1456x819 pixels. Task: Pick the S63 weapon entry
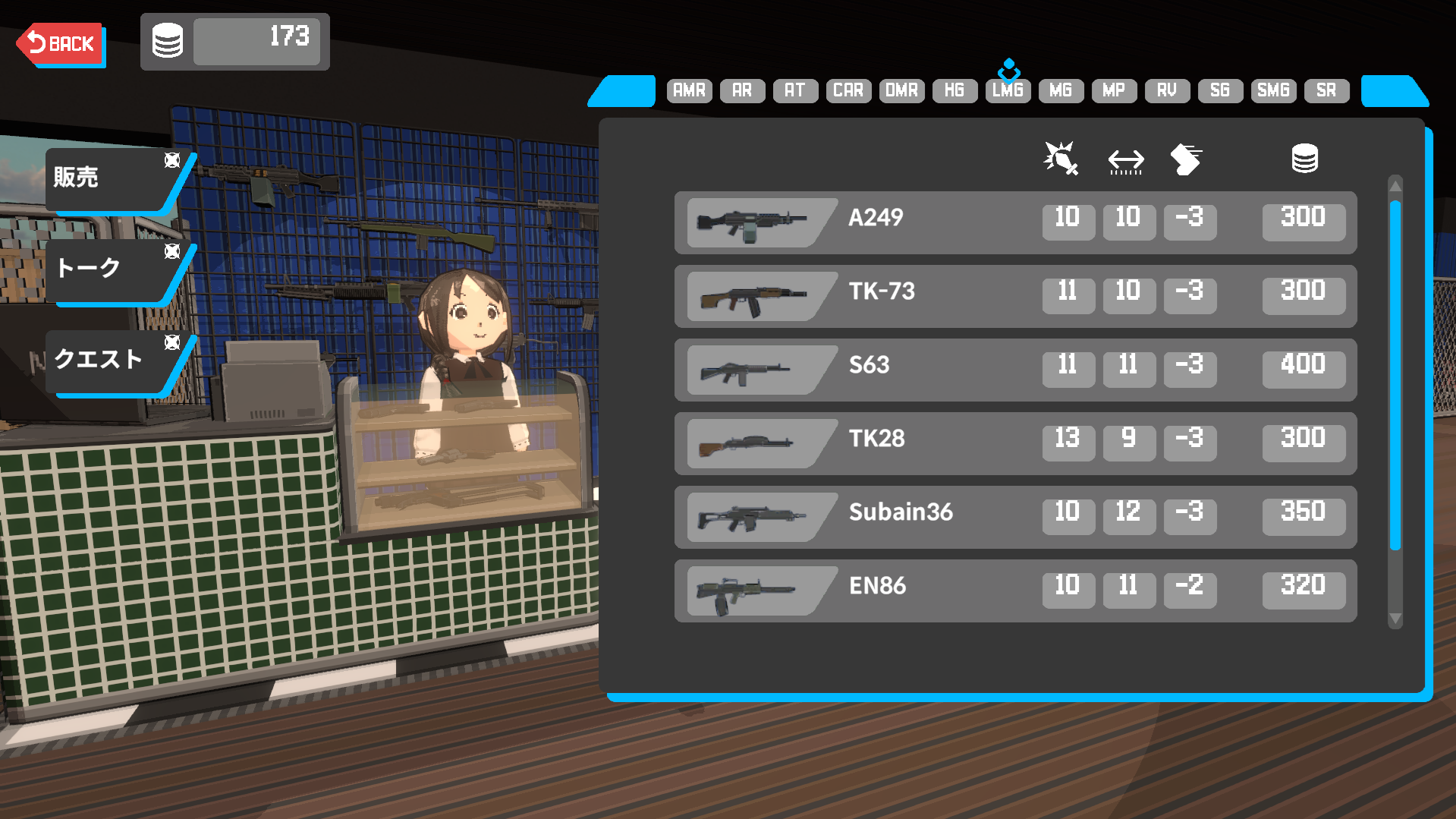pyautogui.click(x=1015, y=370)
